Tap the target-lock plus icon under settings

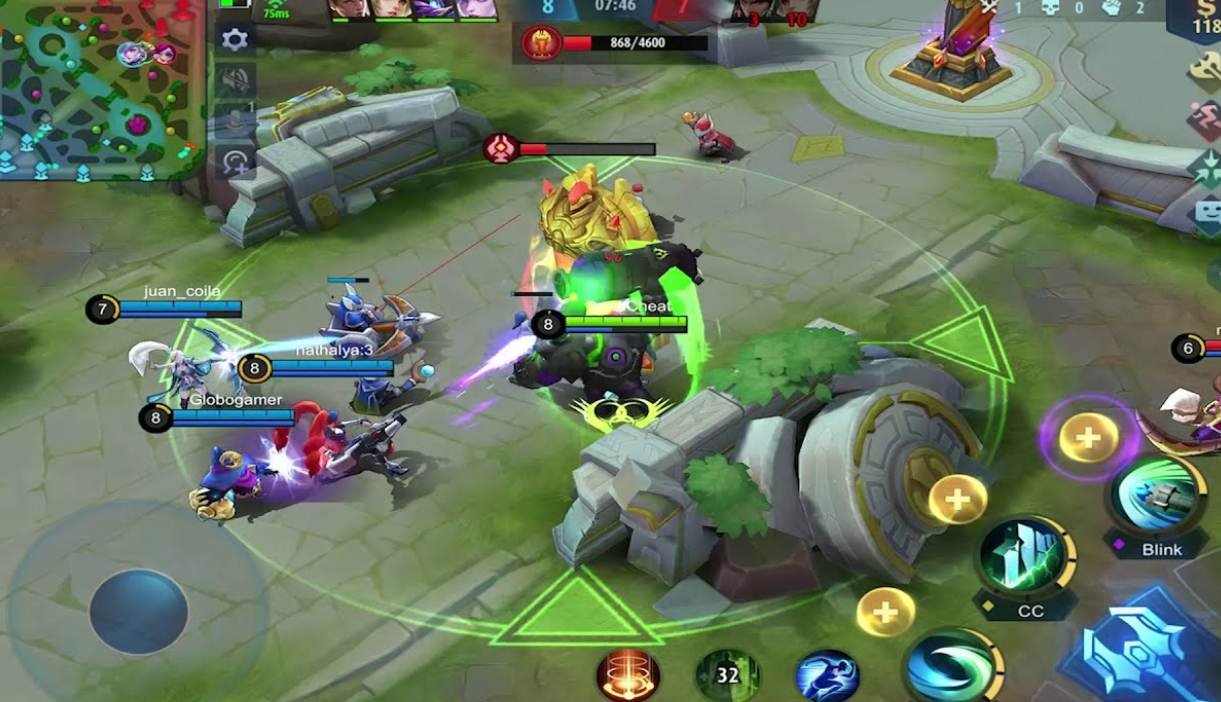click(236, 161)
